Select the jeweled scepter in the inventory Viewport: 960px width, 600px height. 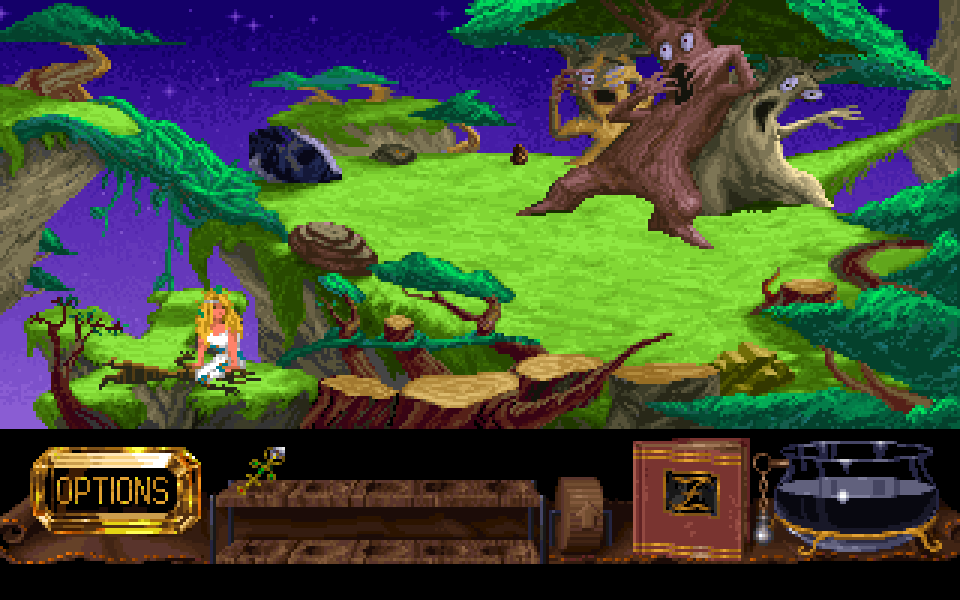(262, 469)
